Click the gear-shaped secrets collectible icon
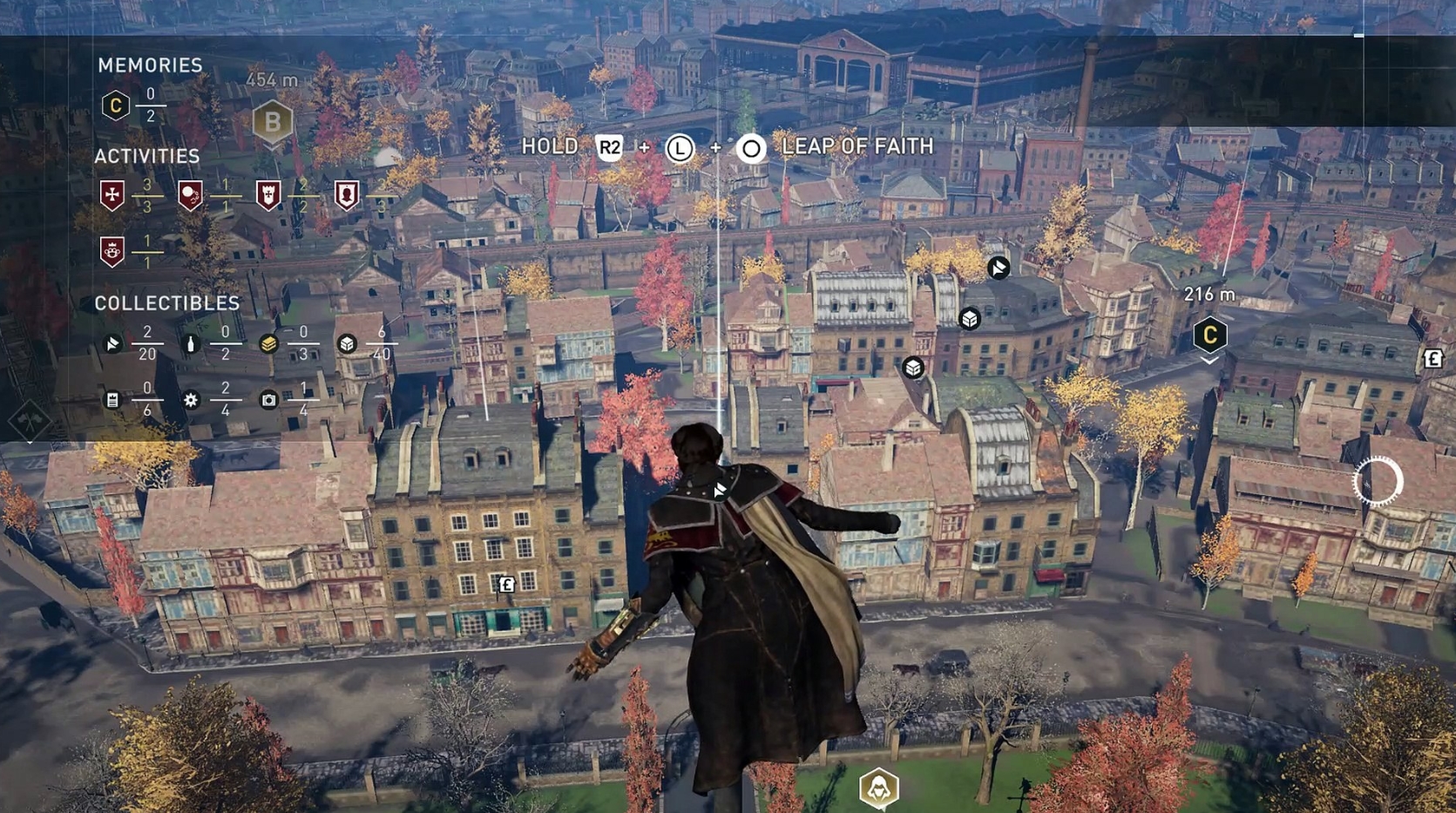The height and width of the screenshot is (813, 1456). pos(191,400)
